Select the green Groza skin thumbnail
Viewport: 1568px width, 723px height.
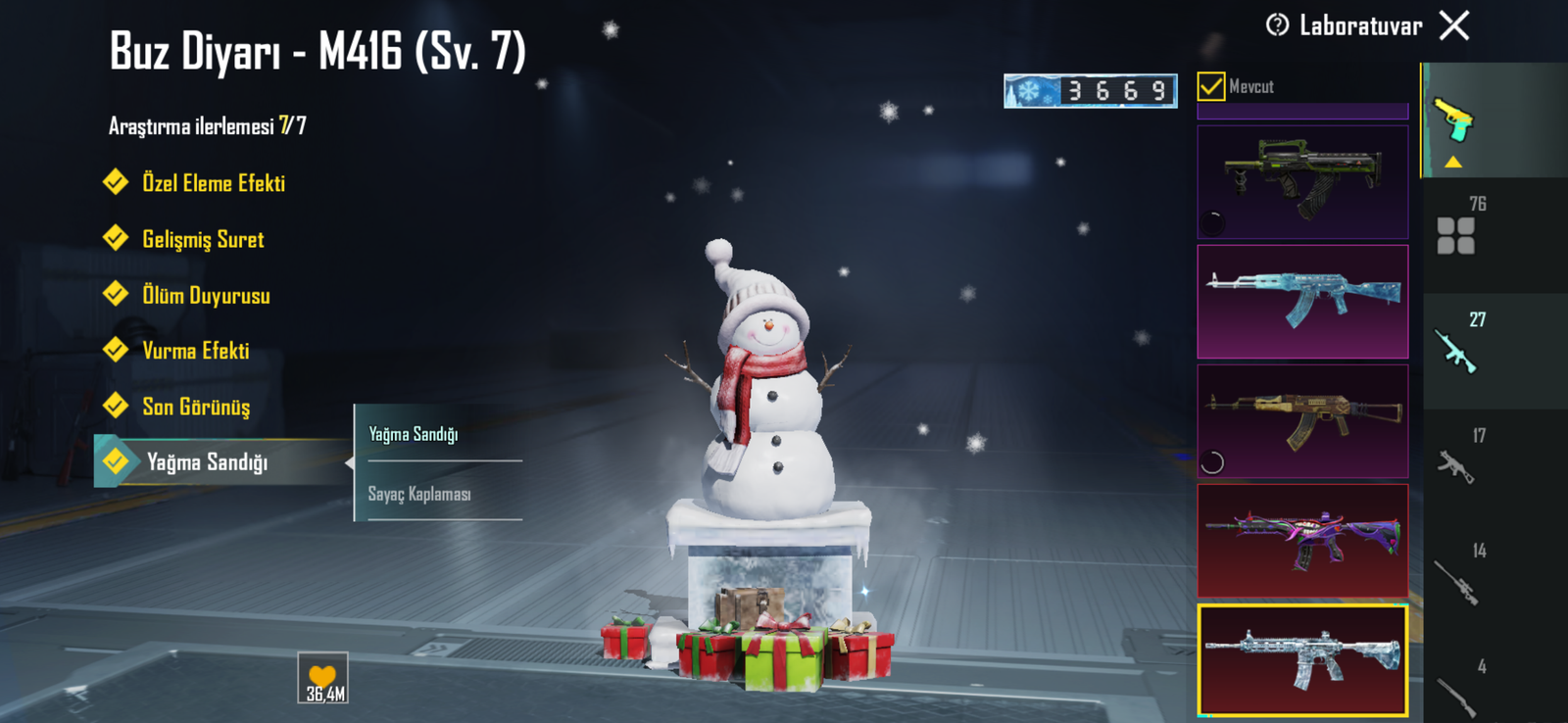[x=1302, y=181]
